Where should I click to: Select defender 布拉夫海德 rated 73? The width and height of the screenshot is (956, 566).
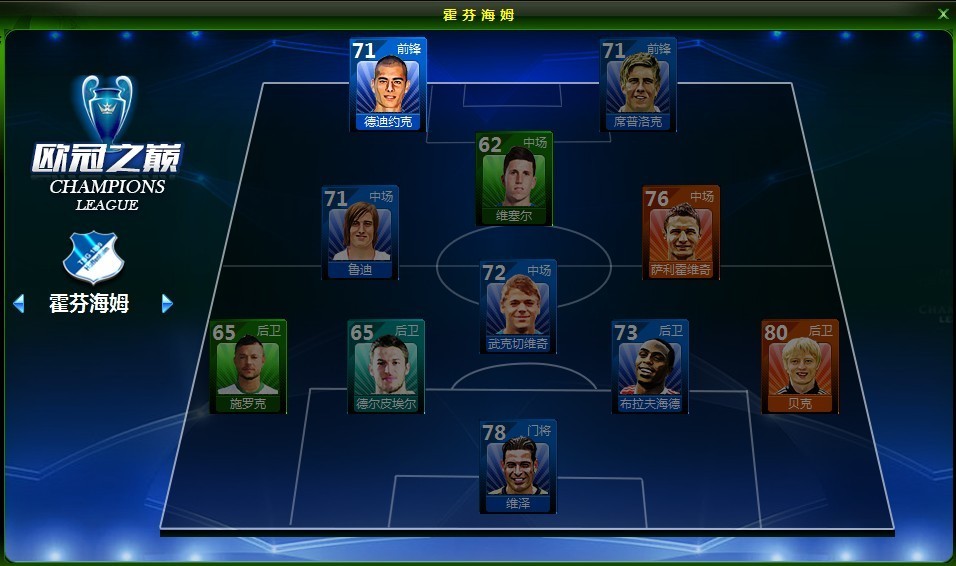click(x=650, y=366)
